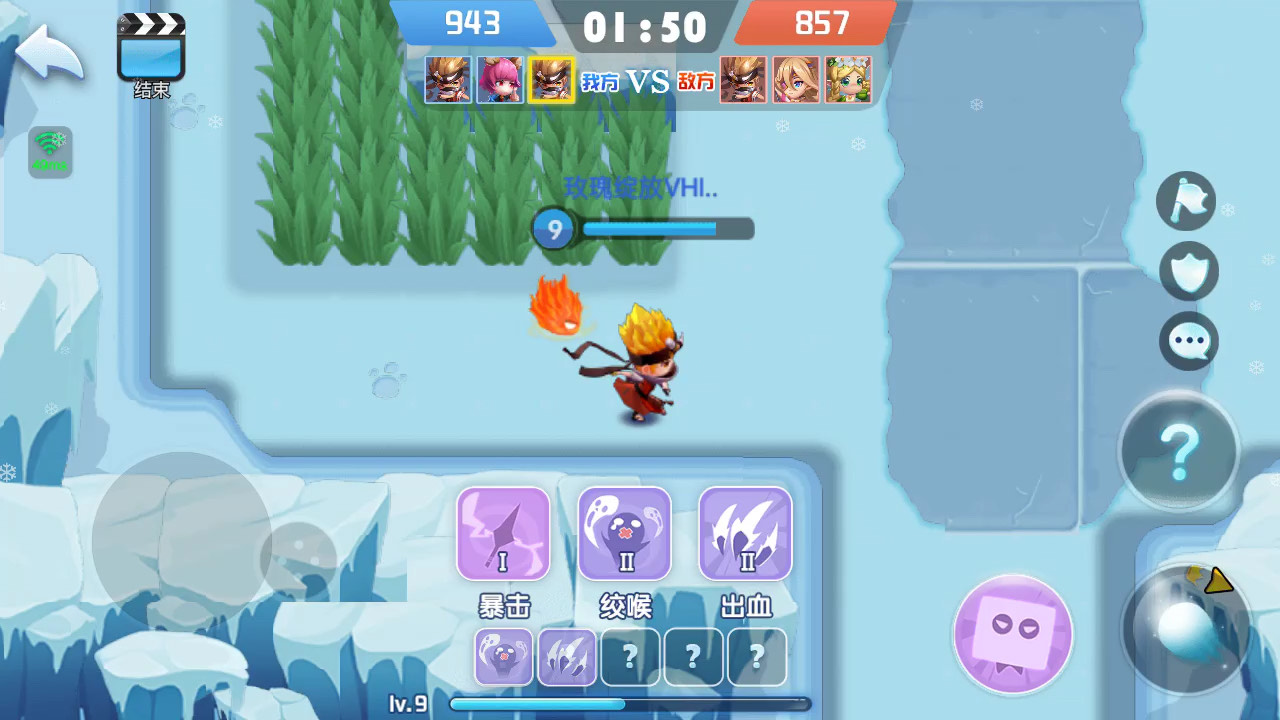Open the chat bubble button
Viewport: 1280px width, 720px height.
(x=1189, y=341)
